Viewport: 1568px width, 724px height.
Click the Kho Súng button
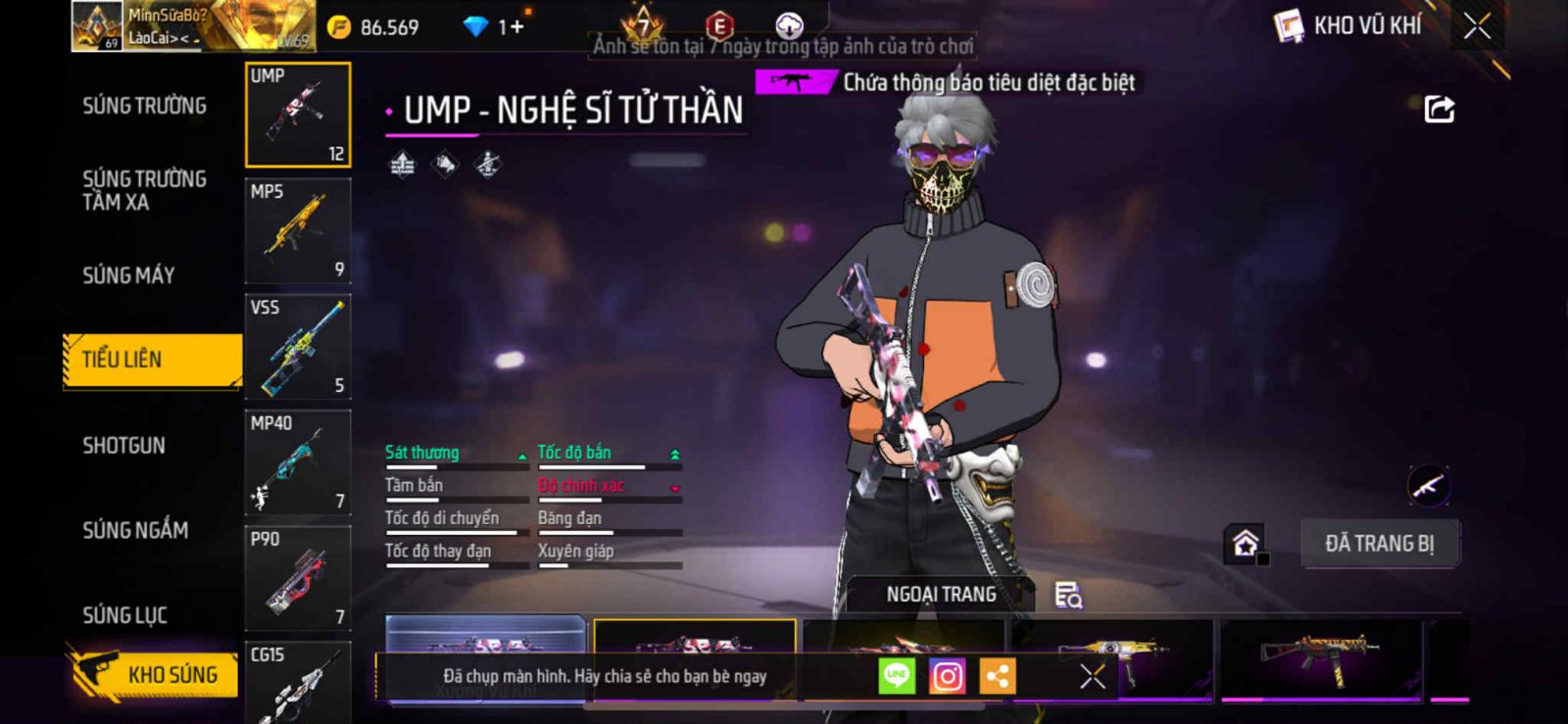pos(155,674)
